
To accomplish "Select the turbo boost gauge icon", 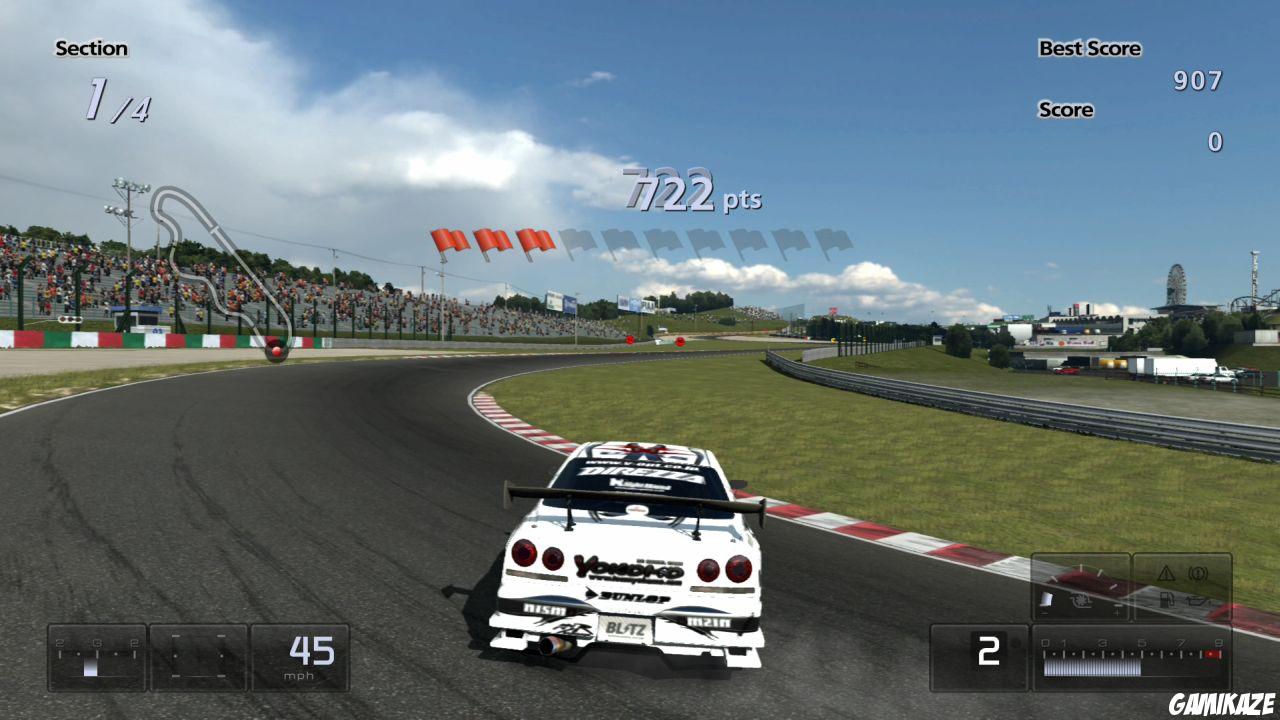I will coord(1080,598).
